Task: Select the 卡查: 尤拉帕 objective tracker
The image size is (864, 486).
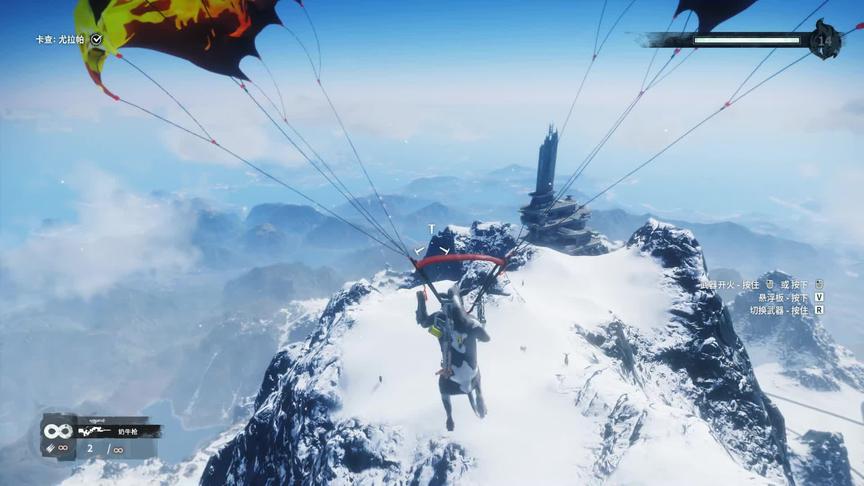Action: (x=60, y=39)
